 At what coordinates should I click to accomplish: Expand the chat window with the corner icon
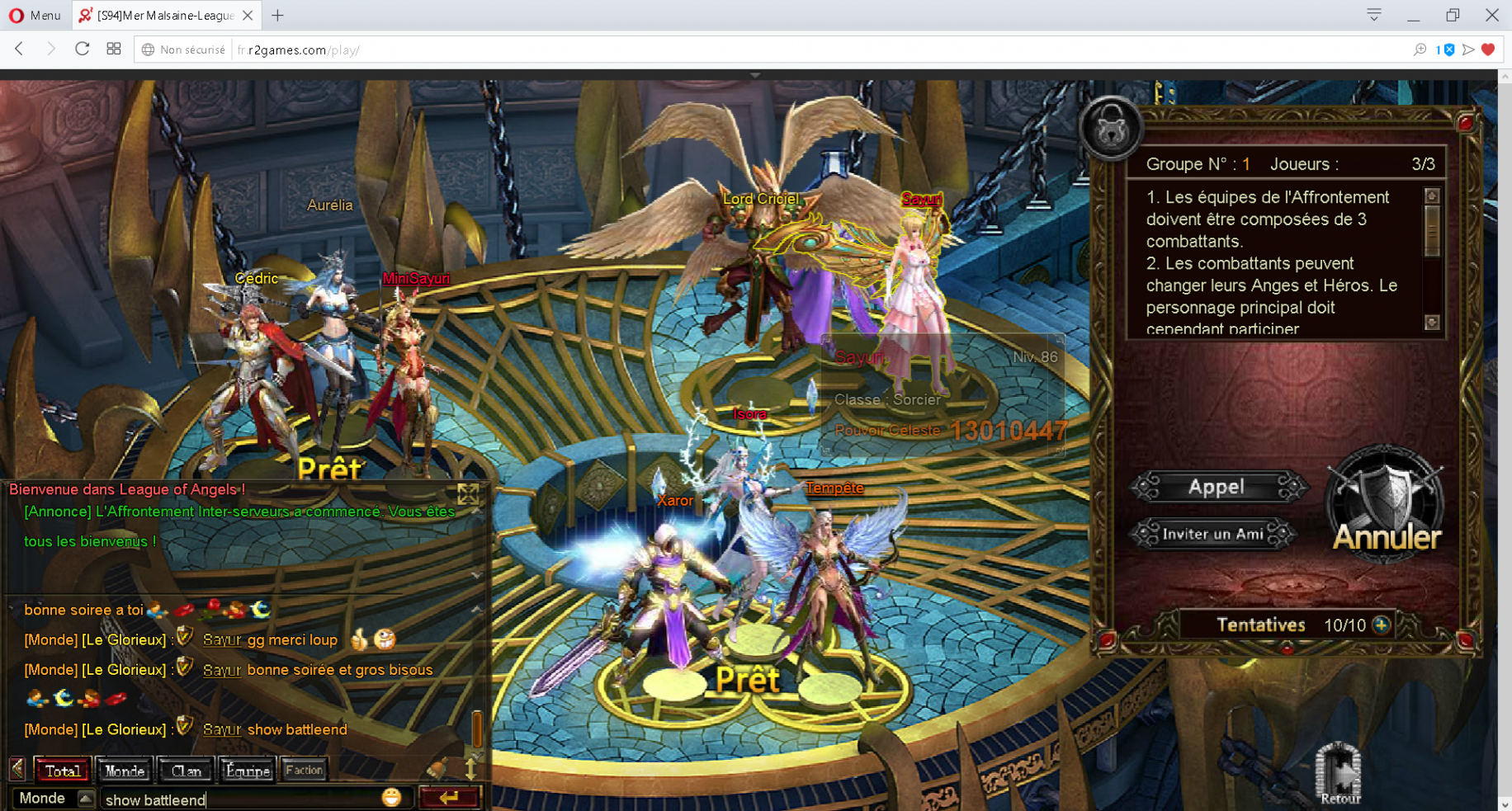tap(468, 493)
